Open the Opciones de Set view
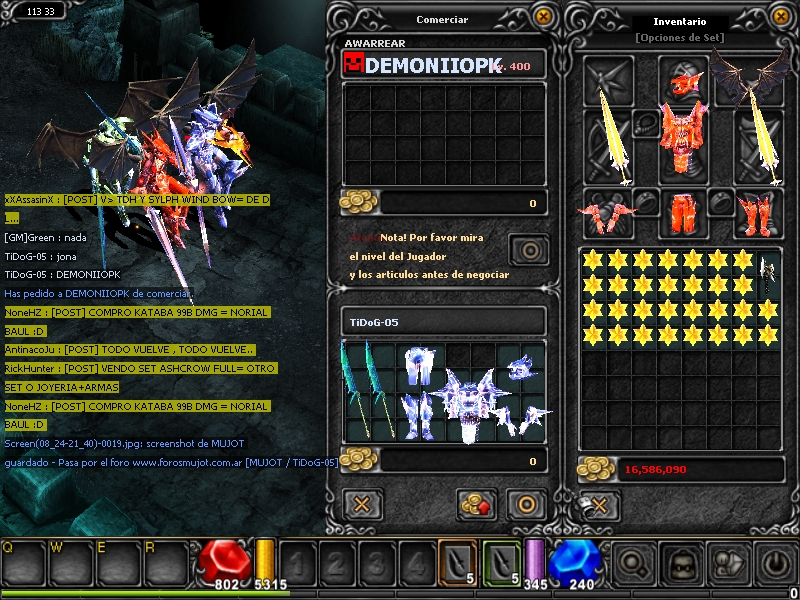Image resolution: width=800 pixels, height=600 pixels. point(678,38)
